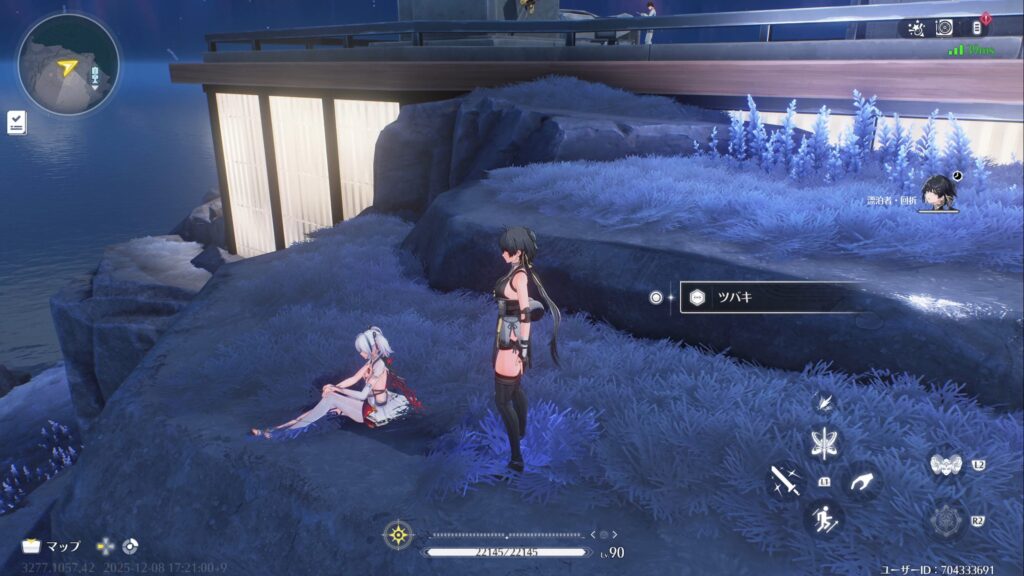This screenshot has height=576, width=1024.
Task: Open the circular minimap
Action: [68, 66]
